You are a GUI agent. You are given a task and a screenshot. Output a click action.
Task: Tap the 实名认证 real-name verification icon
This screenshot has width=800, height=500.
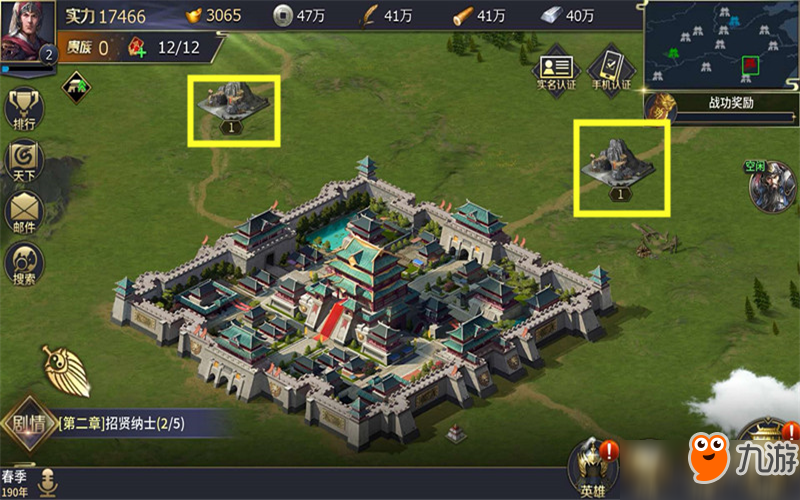555,70
